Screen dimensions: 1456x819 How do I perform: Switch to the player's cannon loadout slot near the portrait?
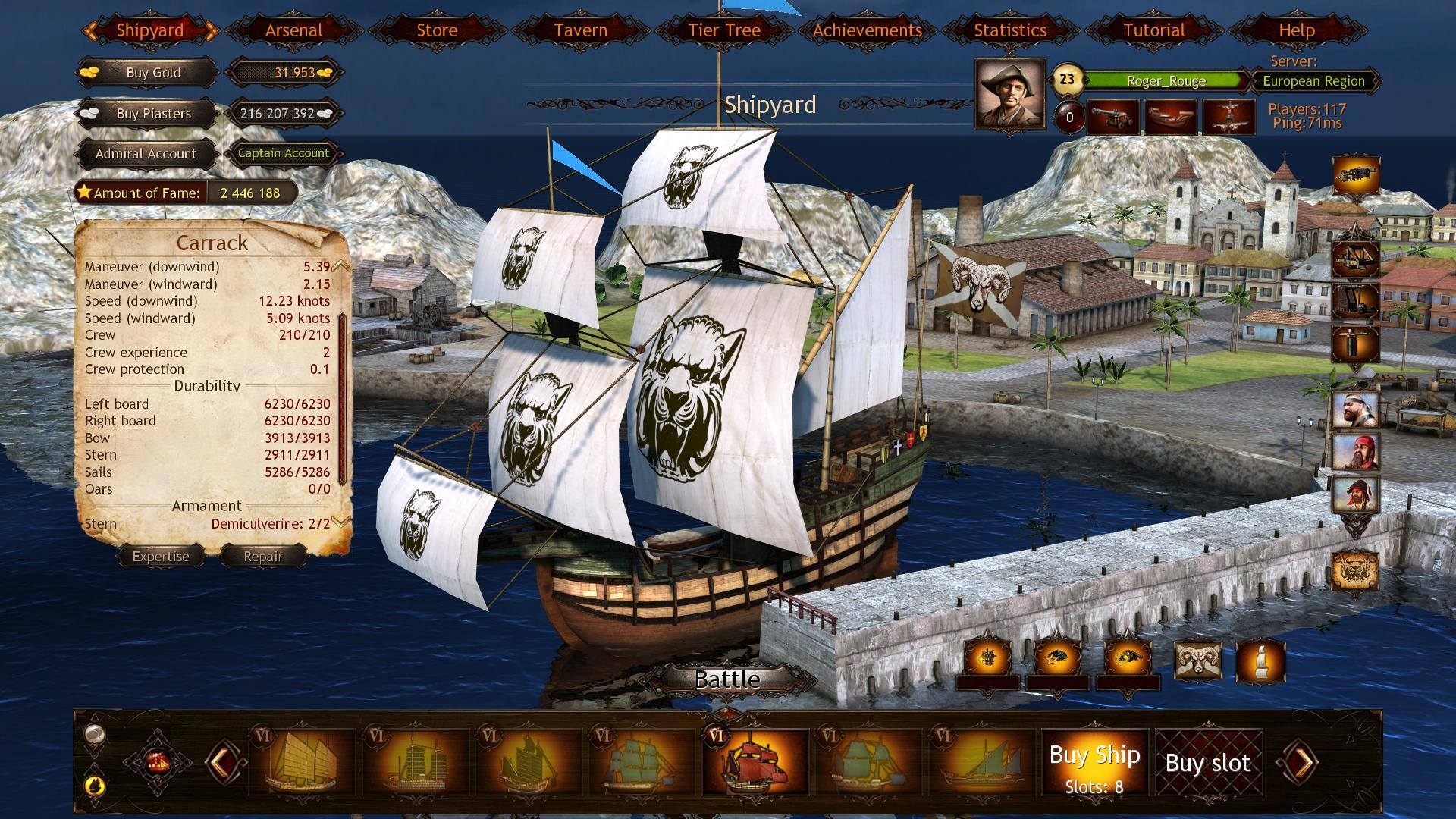(x=1113, y=116)
